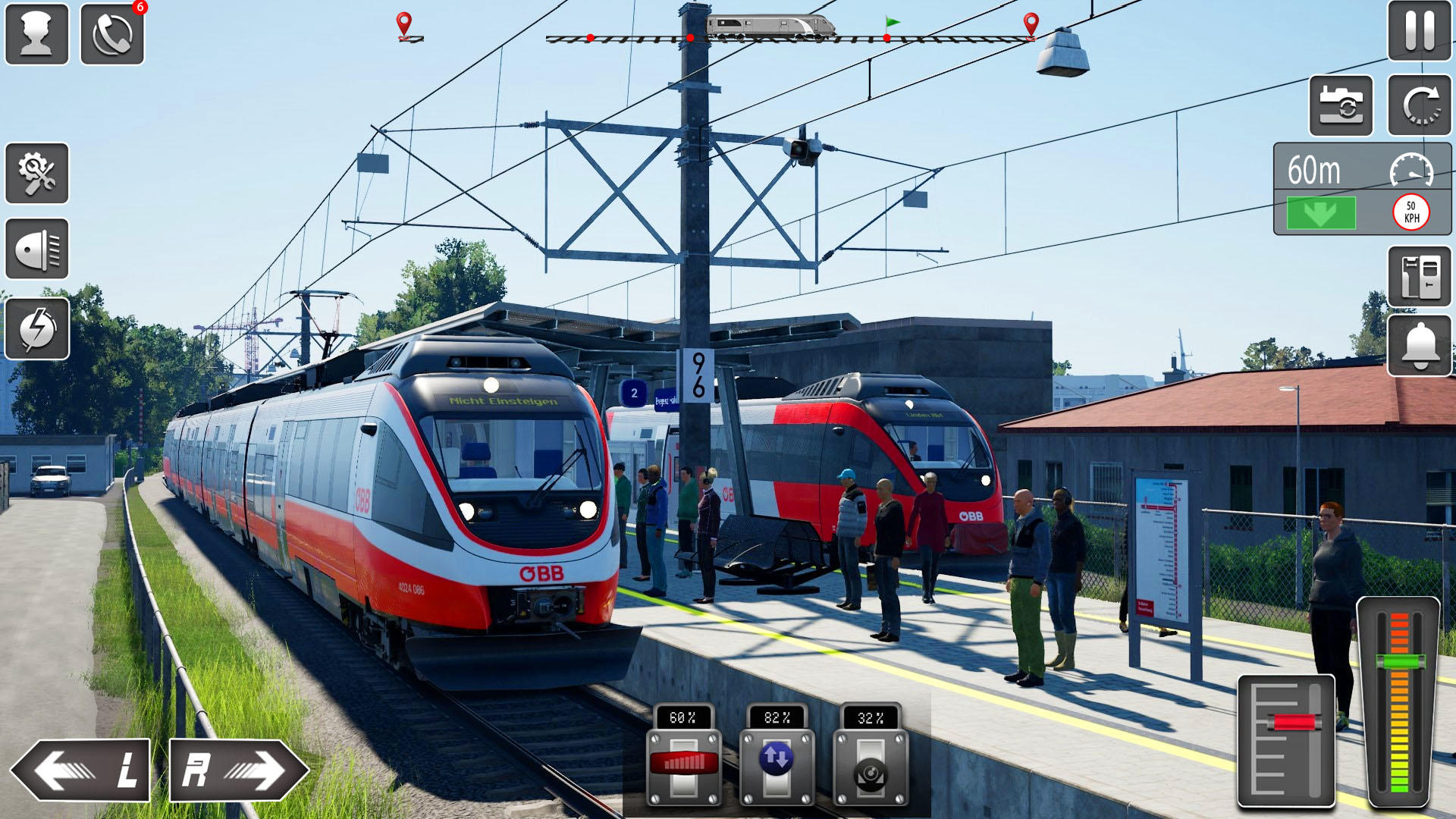Toggle the red brake lever at 60%
This screenshot has width=1456, height=819.
pos(685,761)
